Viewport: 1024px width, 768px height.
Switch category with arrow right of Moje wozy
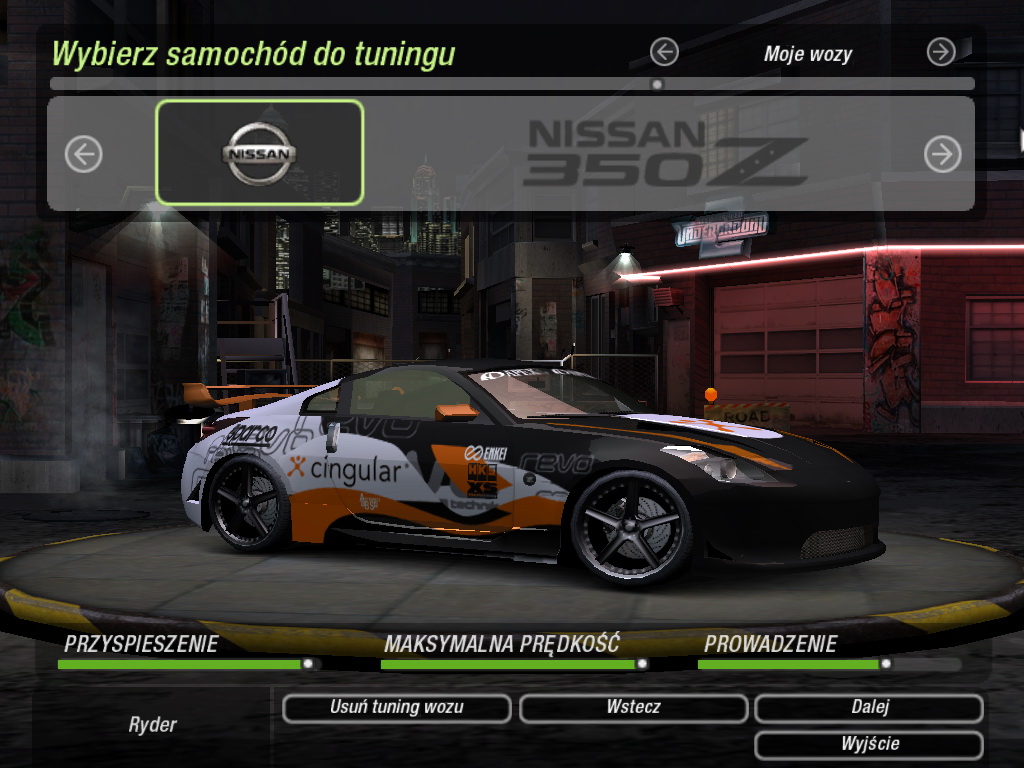941,52
